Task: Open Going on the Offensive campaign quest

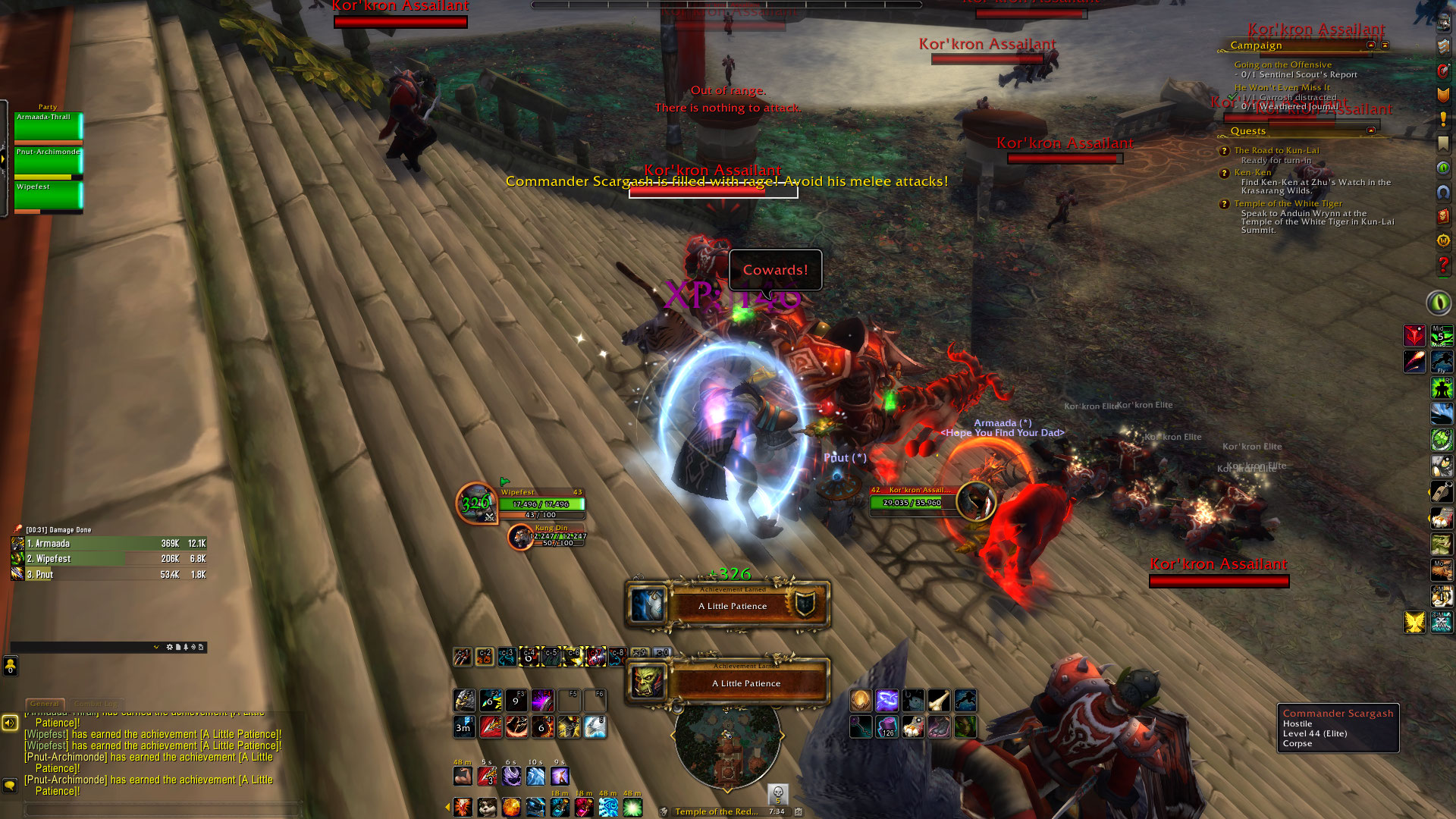Action: point(1282,64)
